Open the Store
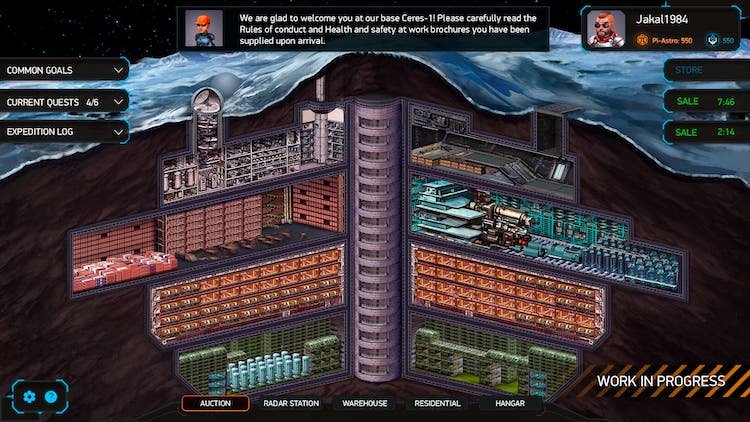 tap(705, 71)
